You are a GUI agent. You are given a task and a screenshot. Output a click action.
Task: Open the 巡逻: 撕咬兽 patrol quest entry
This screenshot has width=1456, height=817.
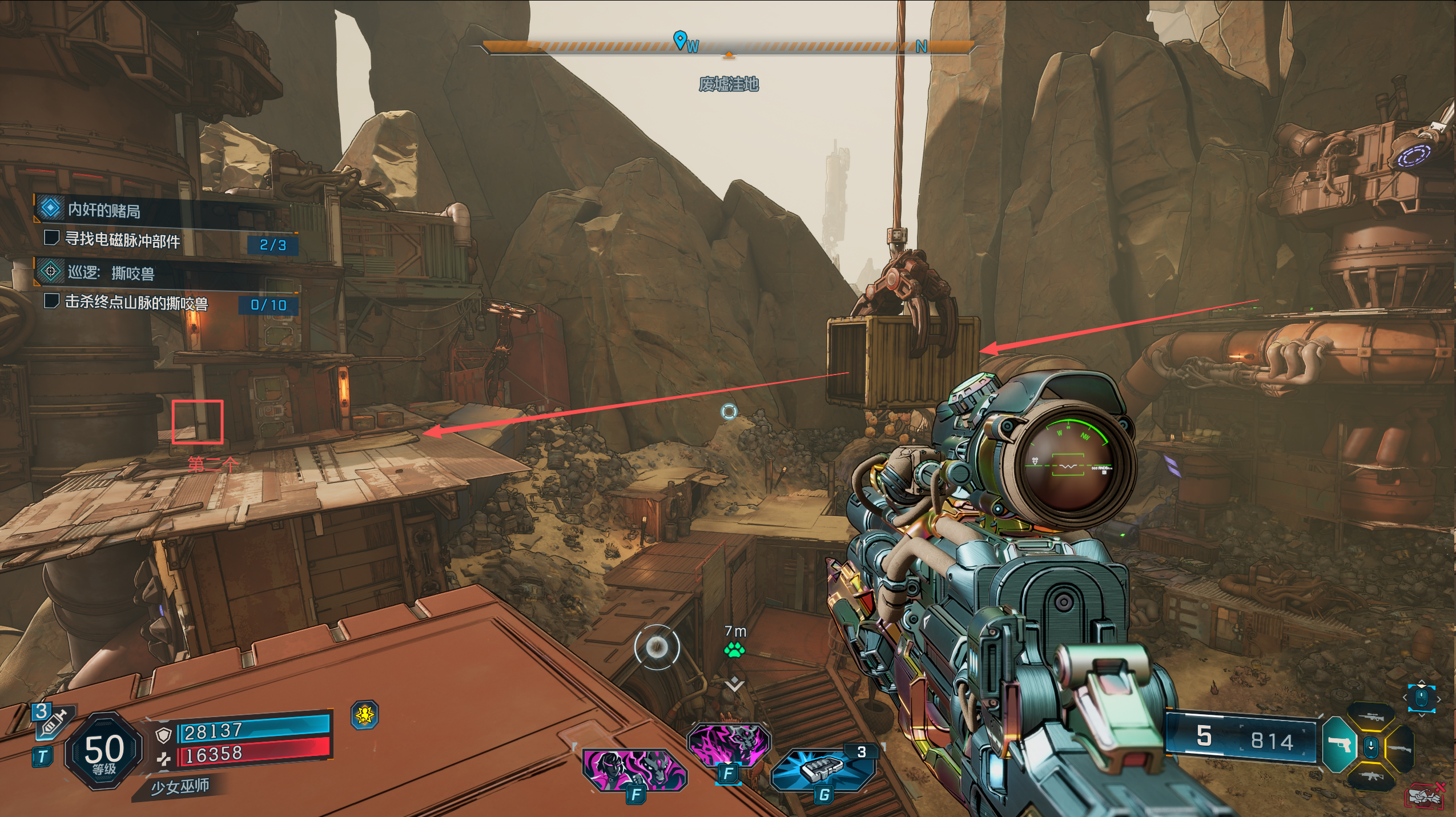pos(111,273)
